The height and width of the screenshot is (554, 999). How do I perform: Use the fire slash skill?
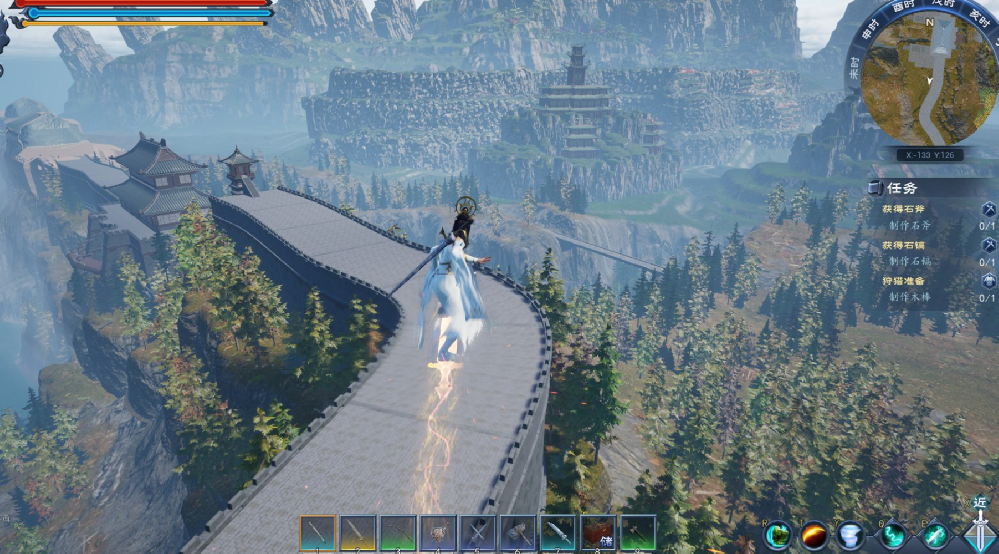pyautogui.click(x=814, y=536)
